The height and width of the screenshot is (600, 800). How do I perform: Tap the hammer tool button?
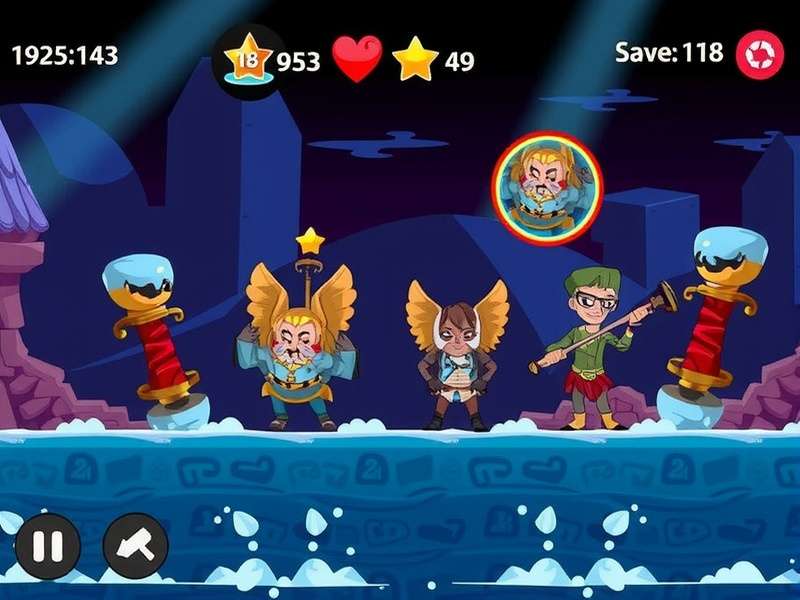[135, 546]
